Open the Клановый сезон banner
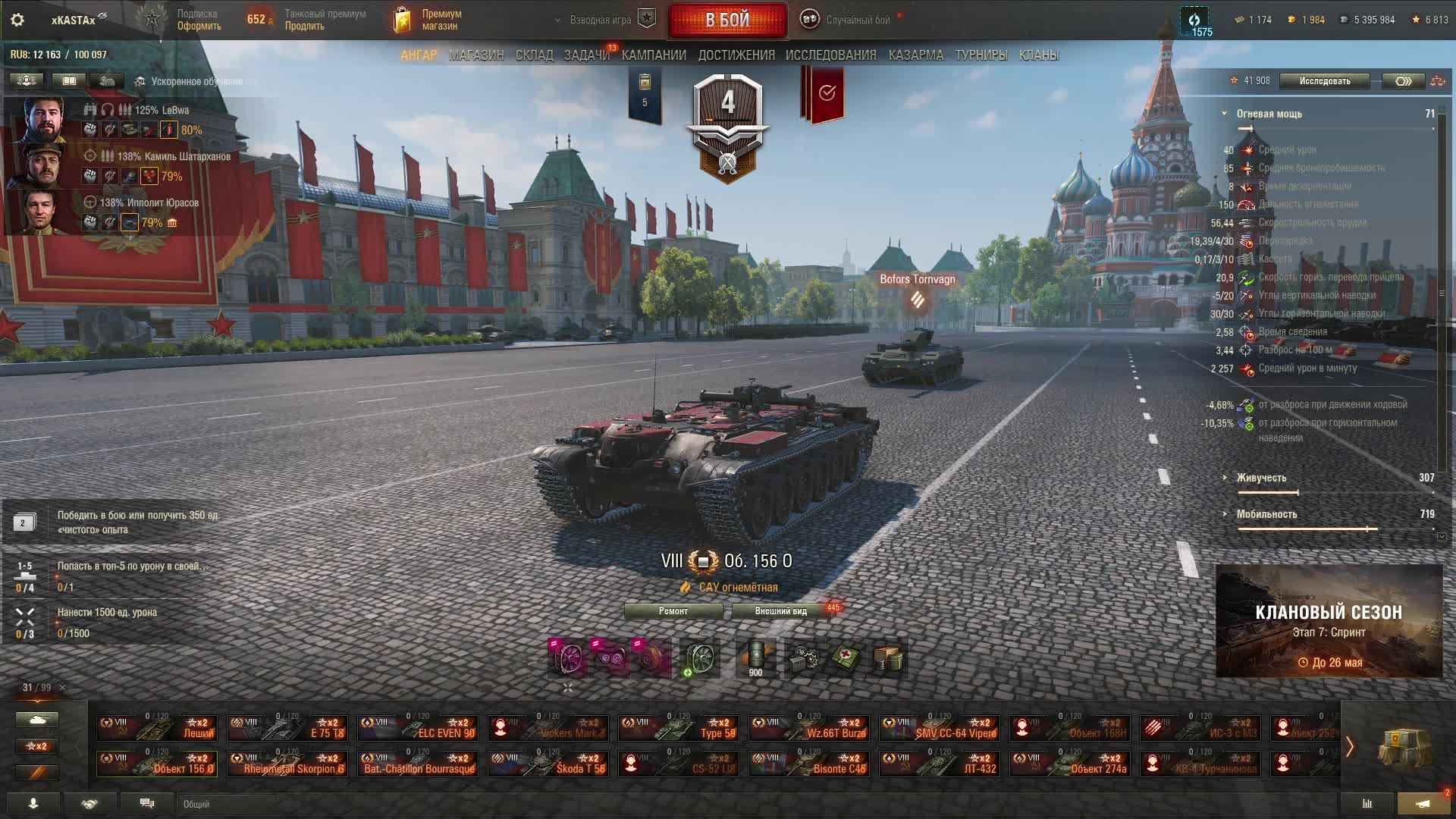This screenshot has width=1456, height=819. (x=1328, y=621)
